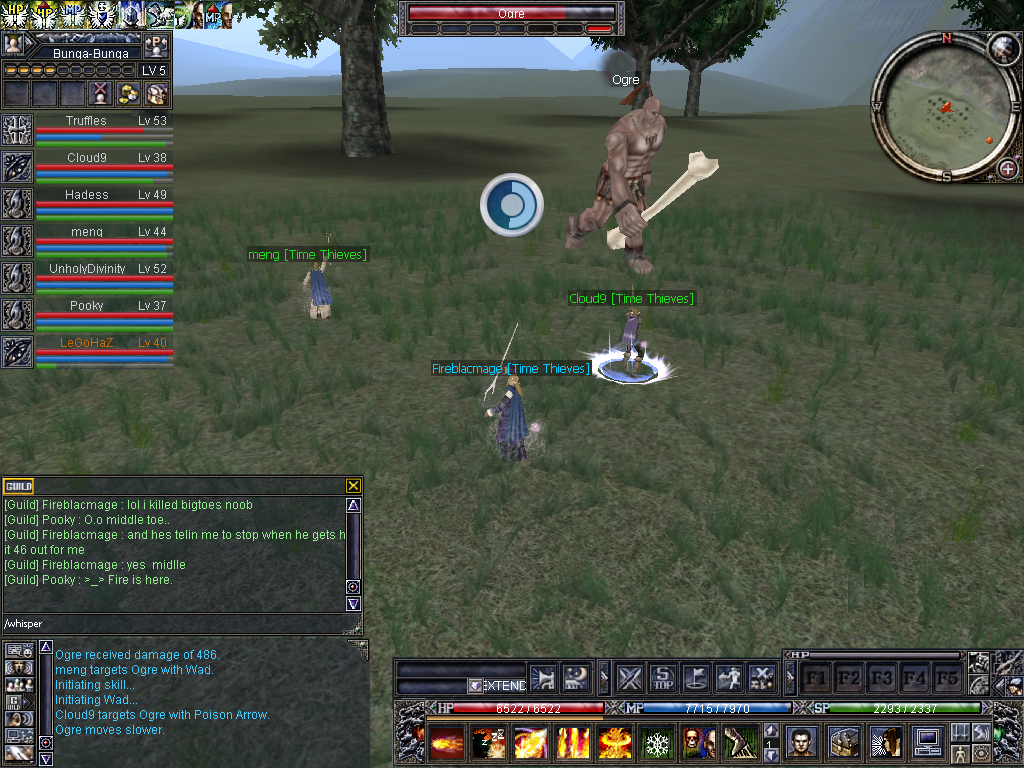Select party member LeGoHaZ
This screenshot has width=1024, height=768.
coord(87,343)
